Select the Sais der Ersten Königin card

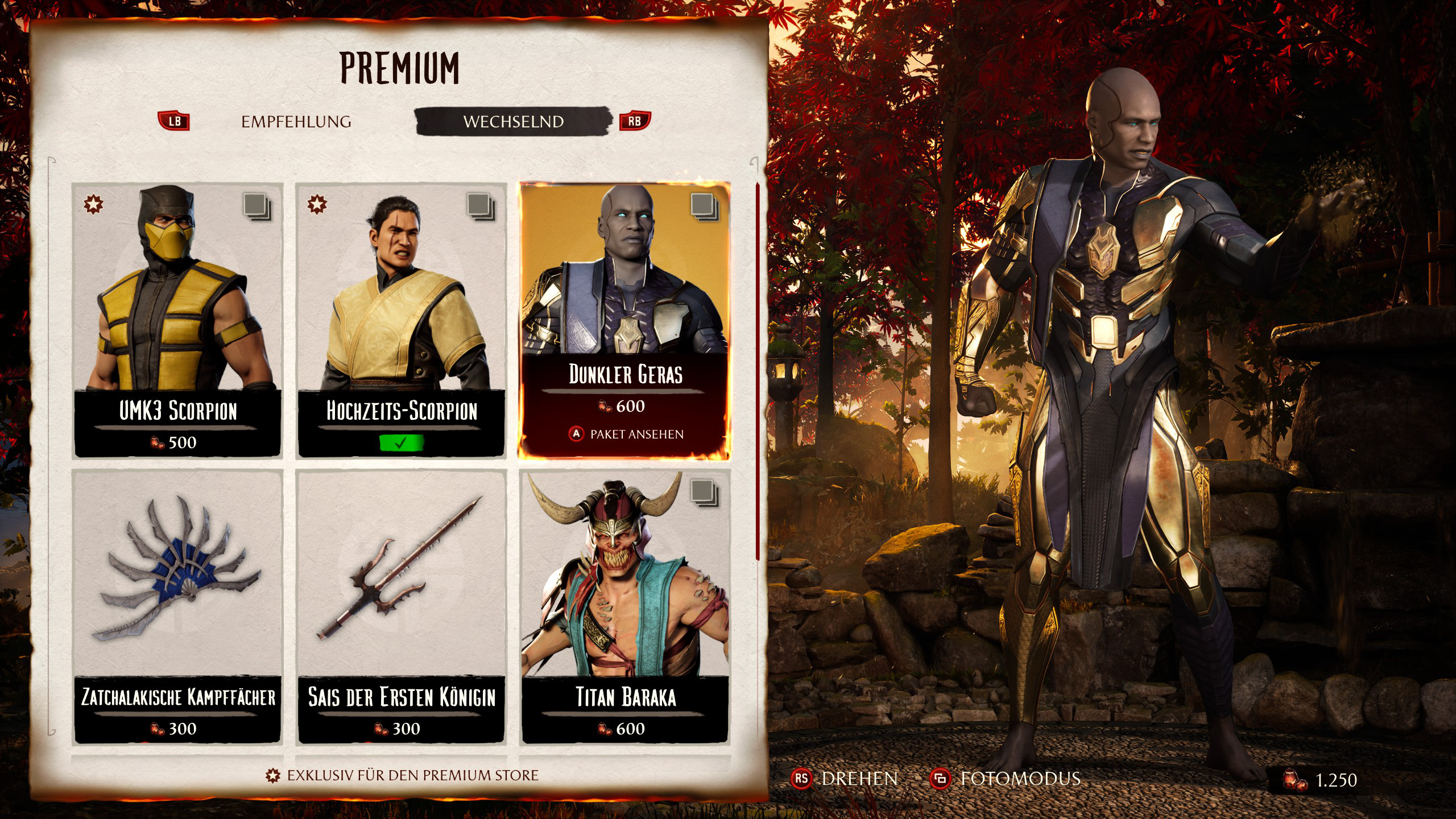(402, 606)
